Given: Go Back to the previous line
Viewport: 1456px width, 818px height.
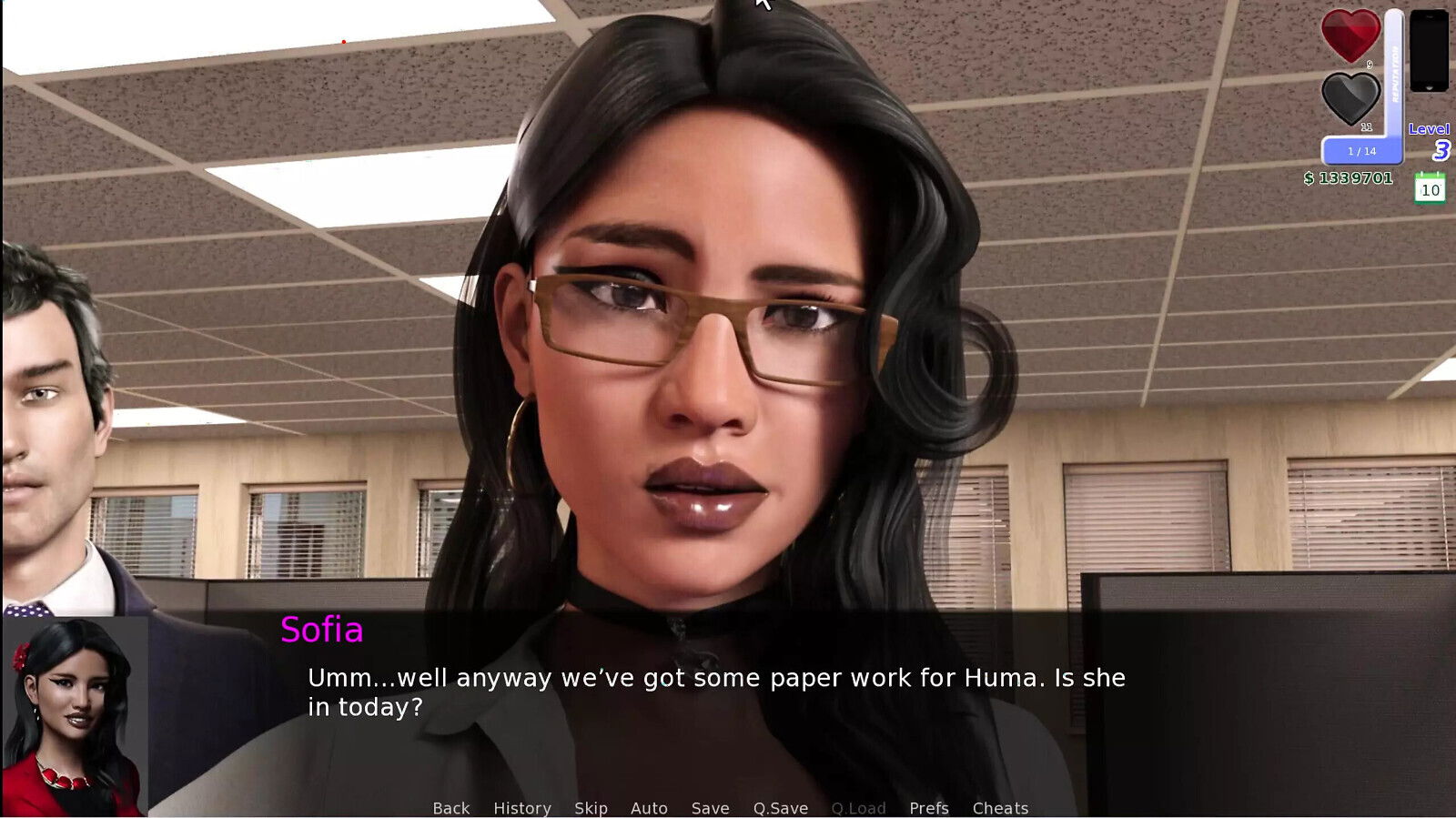Looking at the screenshot, I should click(452, 808).
